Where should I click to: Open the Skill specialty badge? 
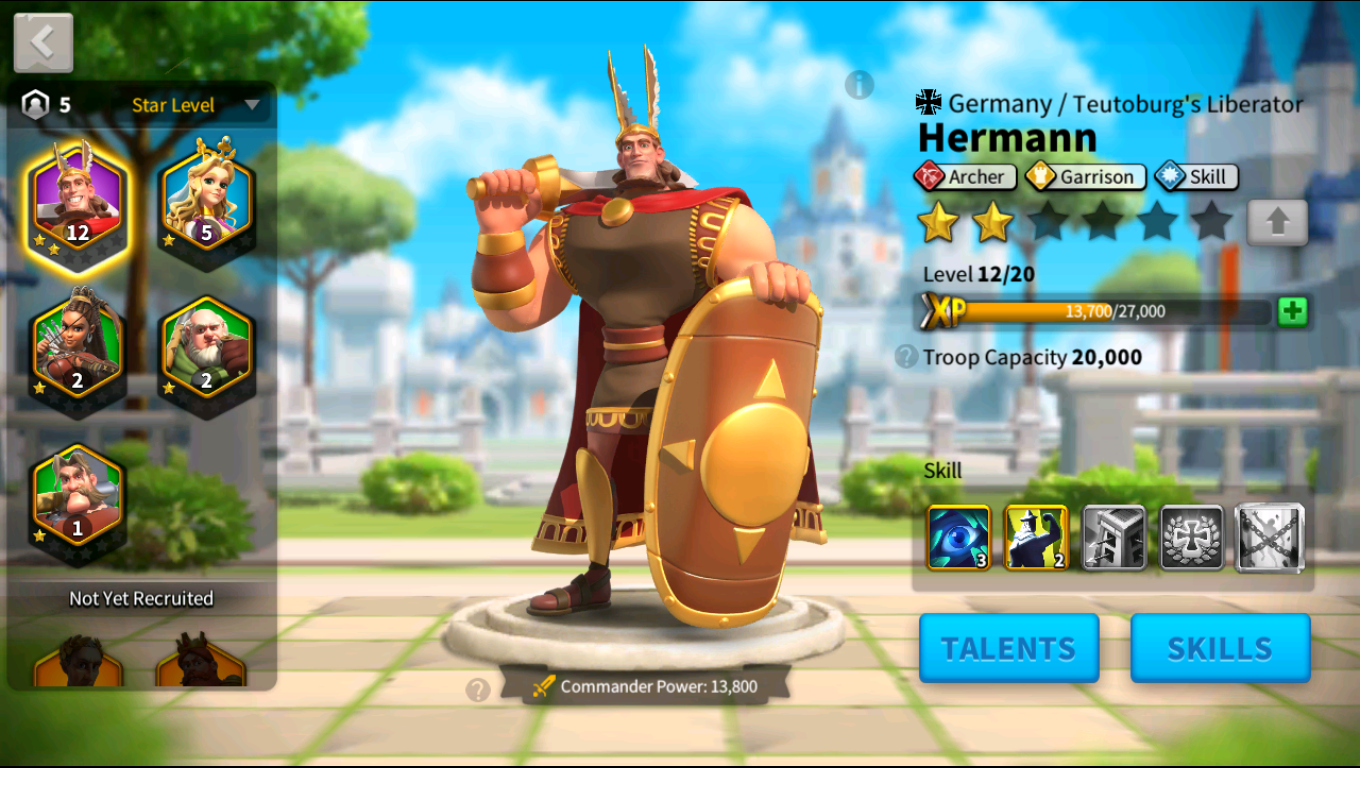pyautogui.click(x=1195, y=176)
